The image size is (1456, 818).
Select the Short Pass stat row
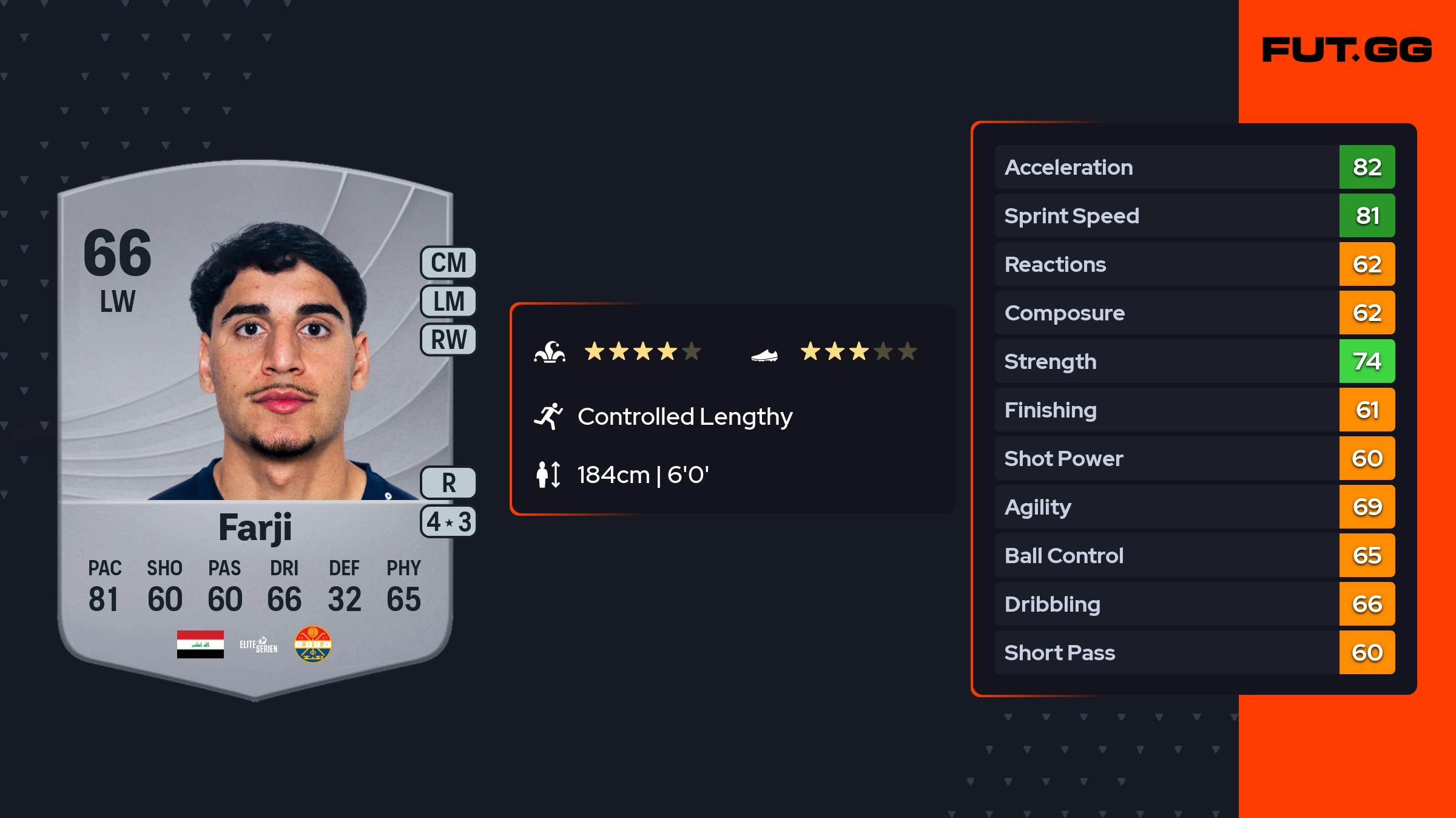1194,652
